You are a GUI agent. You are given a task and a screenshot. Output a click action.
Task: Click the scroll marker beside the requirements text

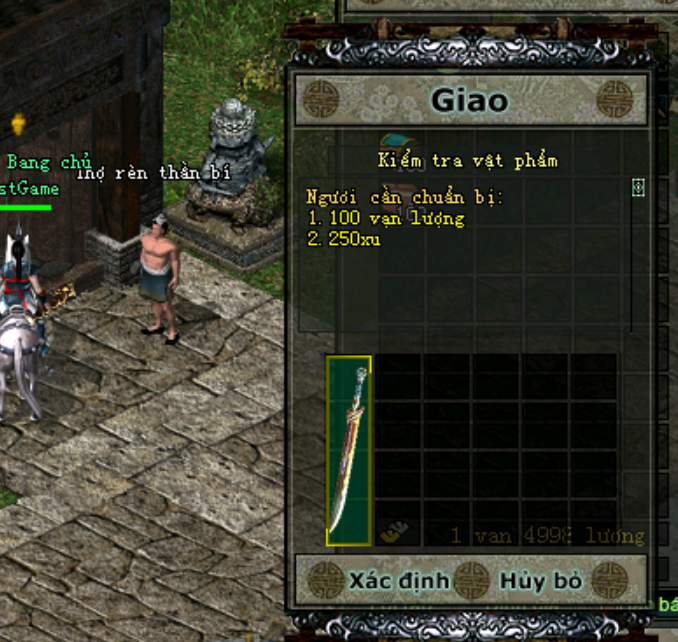coord(638,187)
